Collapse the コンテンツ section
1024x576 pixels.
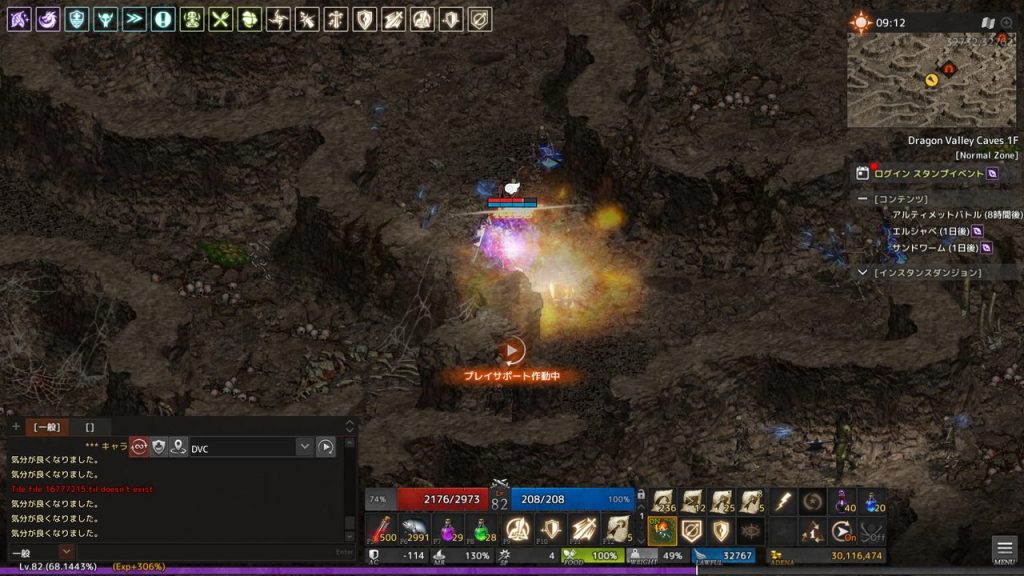click(x=862, y=199)
